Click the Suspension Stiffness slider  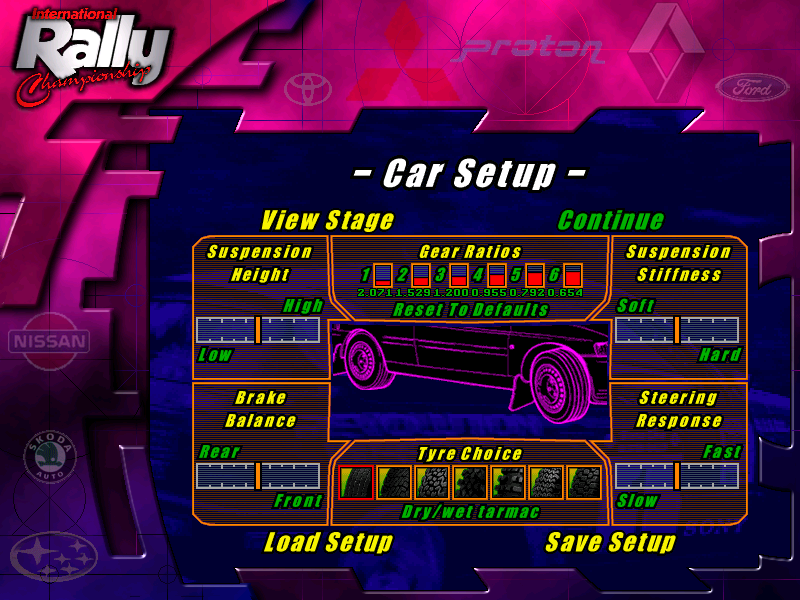point(677,330)
